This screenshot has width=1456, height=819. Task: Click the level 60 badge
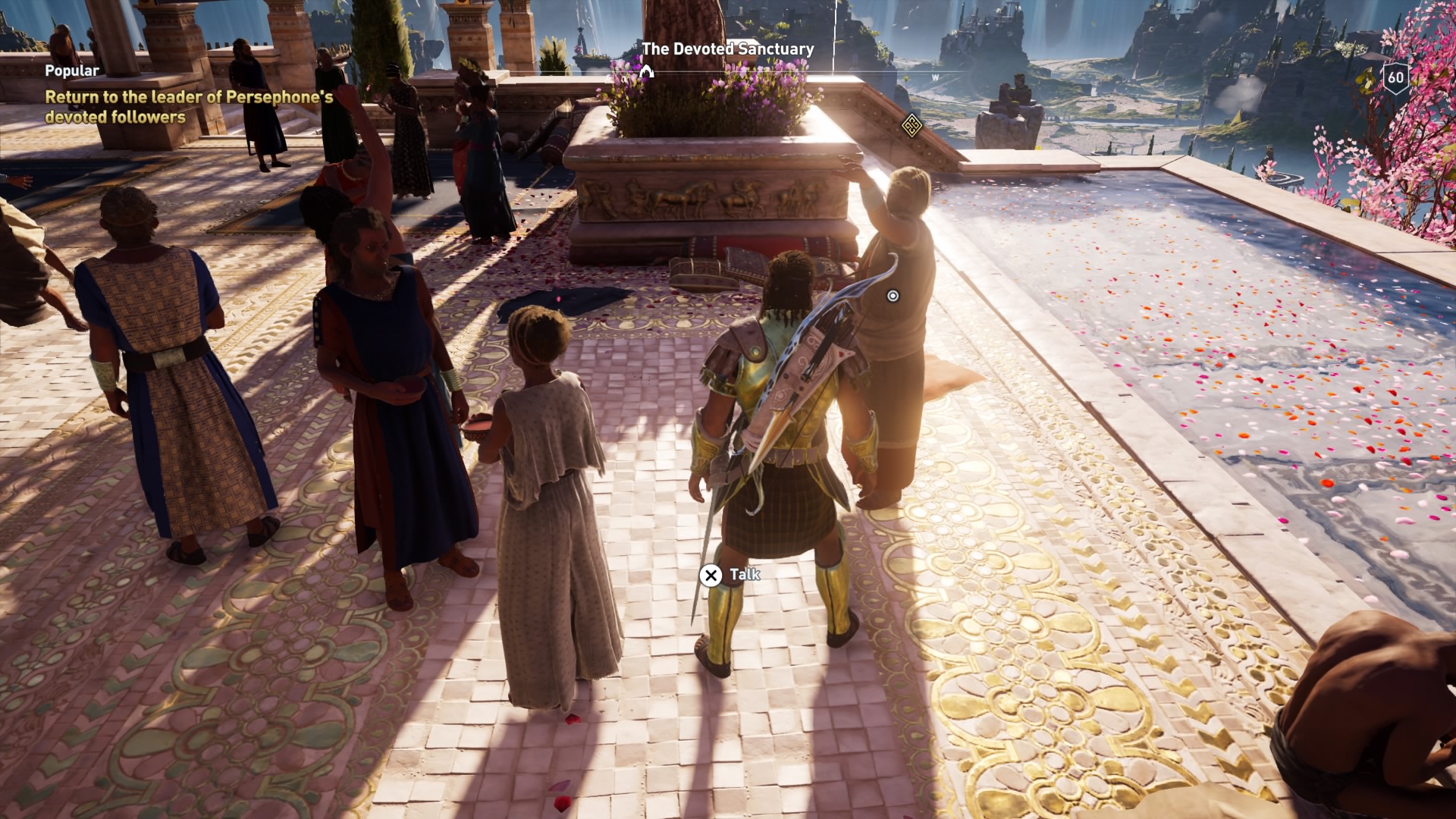click(x=1395, y=77)
